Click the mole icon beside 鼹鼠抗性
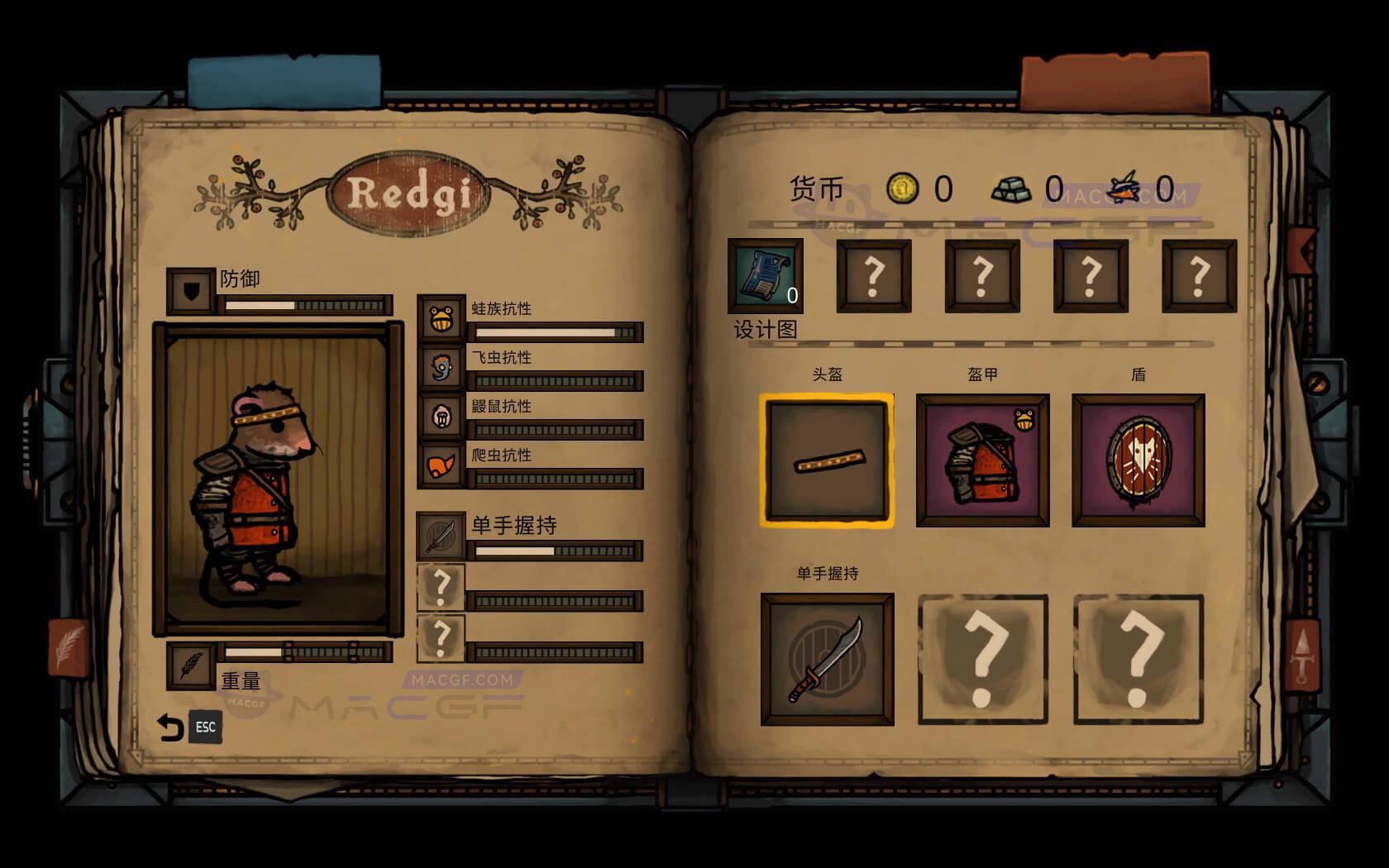The height and width of the screenshot is (868, 1389). point(441,416)
